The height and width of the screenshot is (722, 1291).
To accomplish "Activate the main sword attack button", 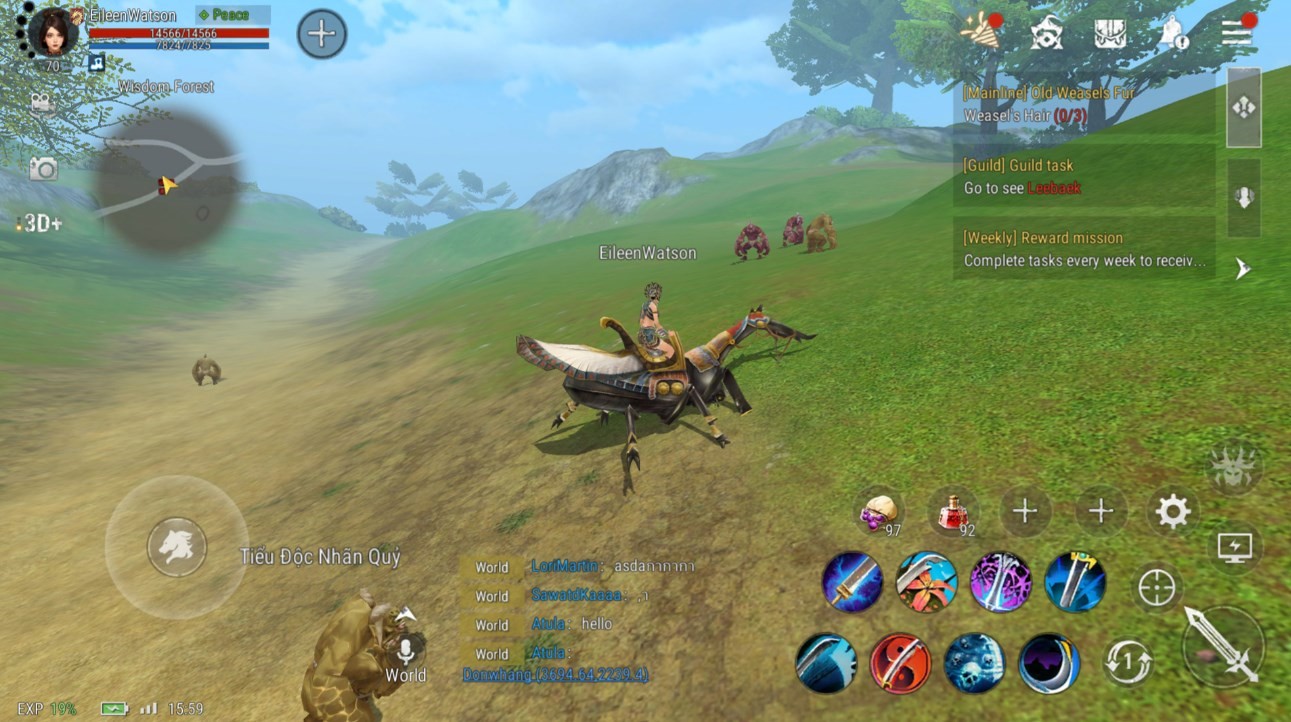I will tap(1222, 645).
